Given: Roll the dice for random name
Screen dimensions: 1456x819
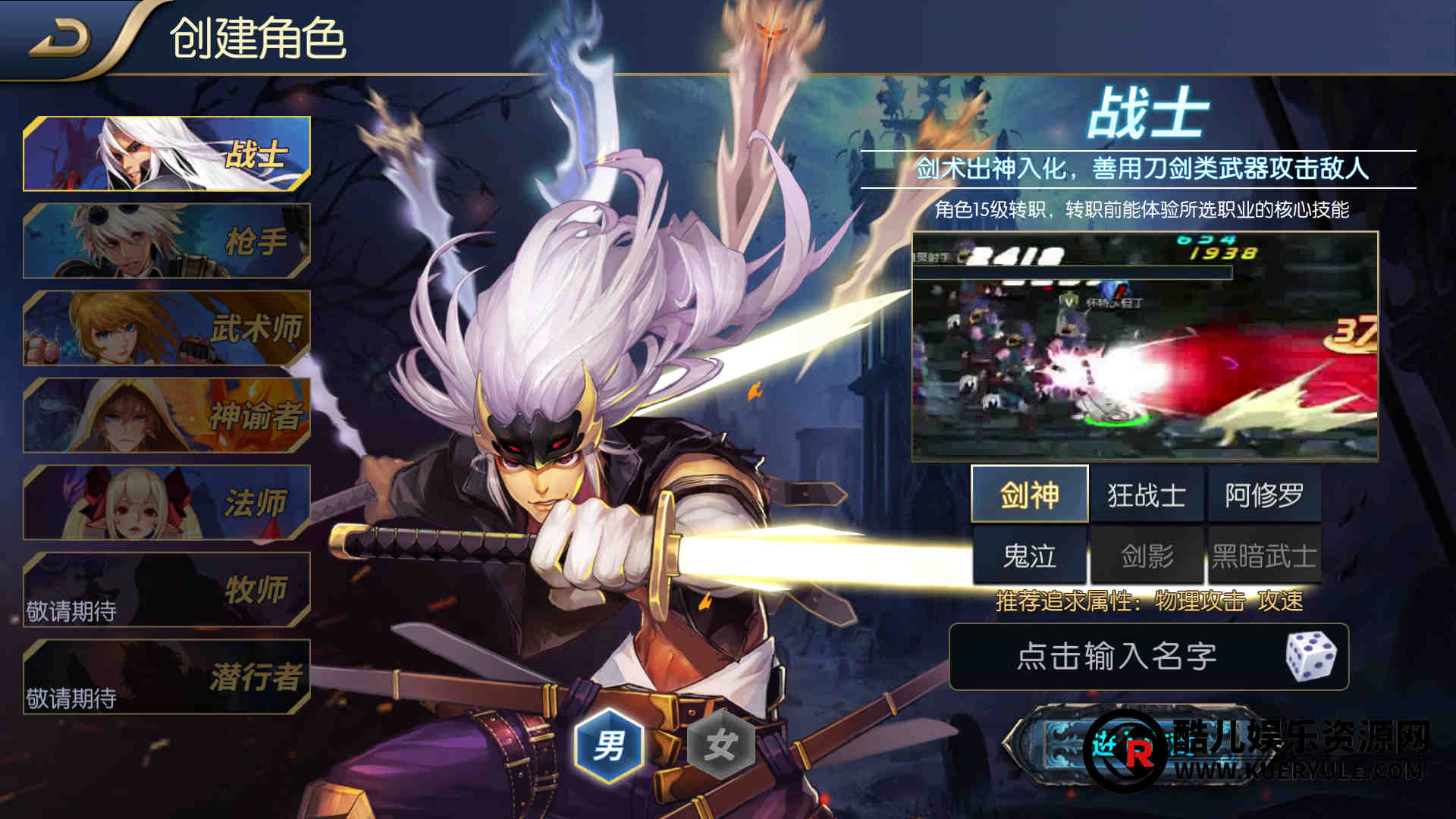Looking at the screenshot, I should pyautogui.click(x=1311, y=656).
